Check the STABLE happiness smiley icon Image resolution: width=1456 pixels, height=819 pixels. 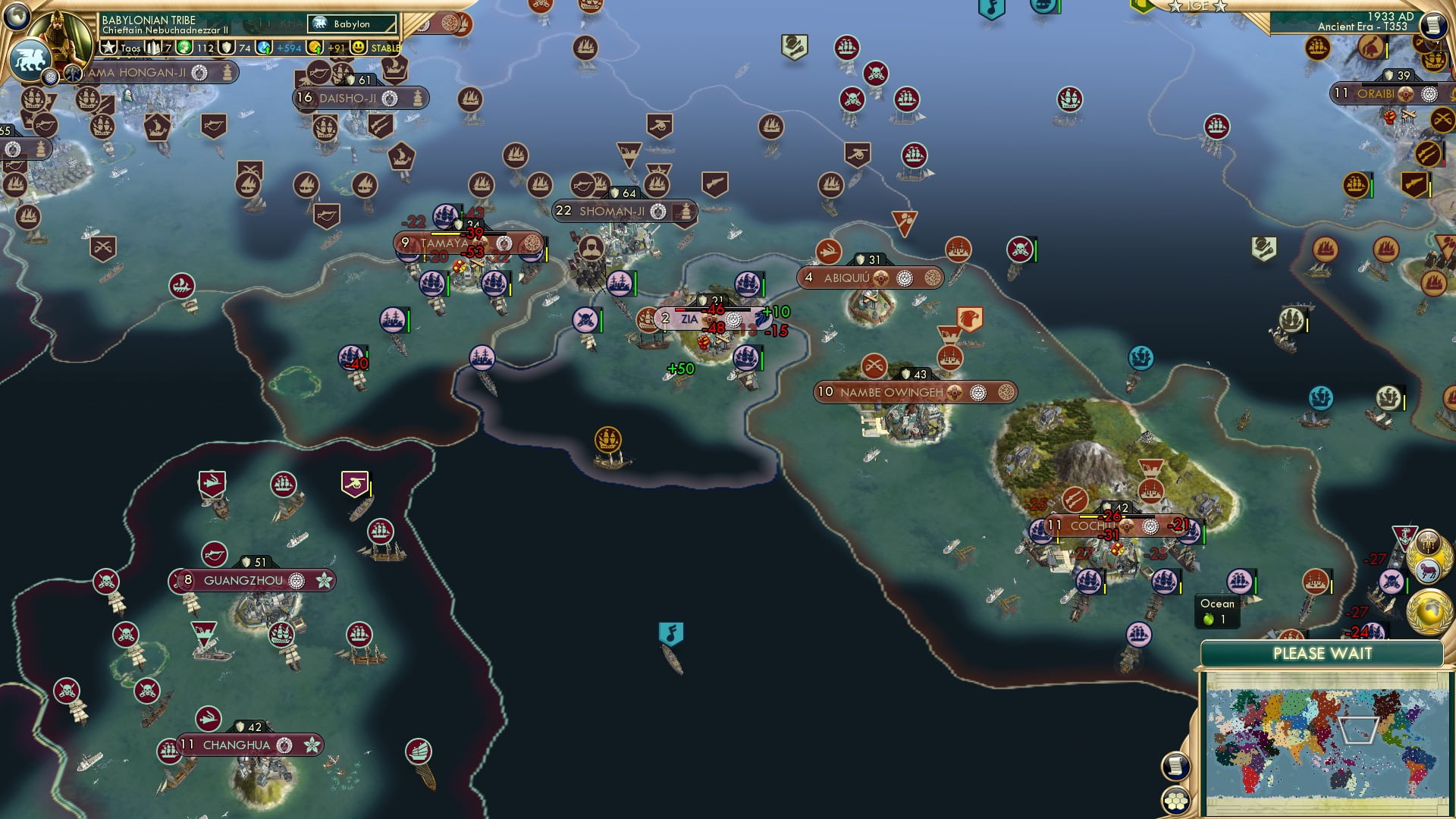358,47
